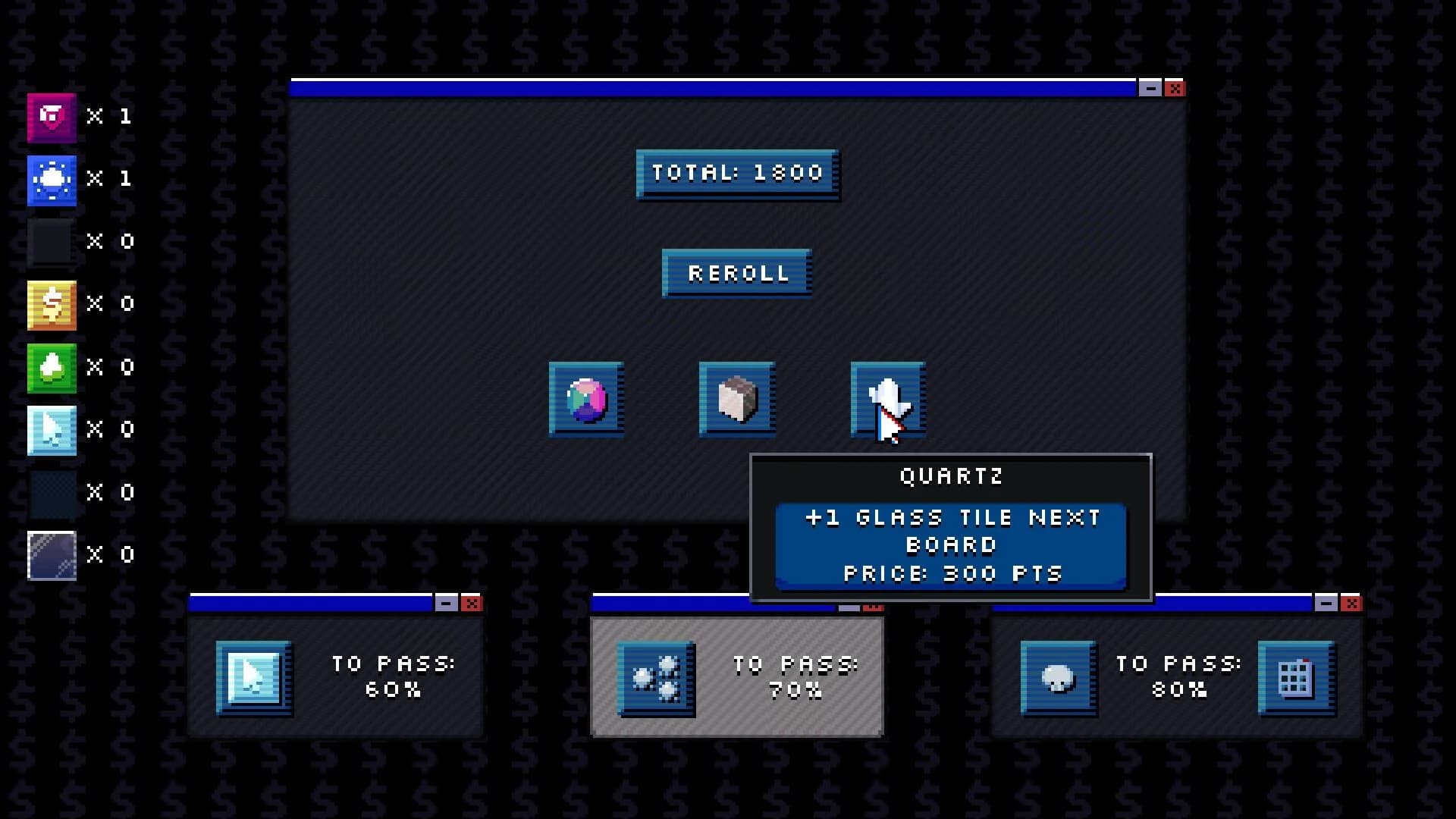The width and height of the screenshot is (1456, 819).
Task: Minimize the 60% board window
Action: coord(446,603)
